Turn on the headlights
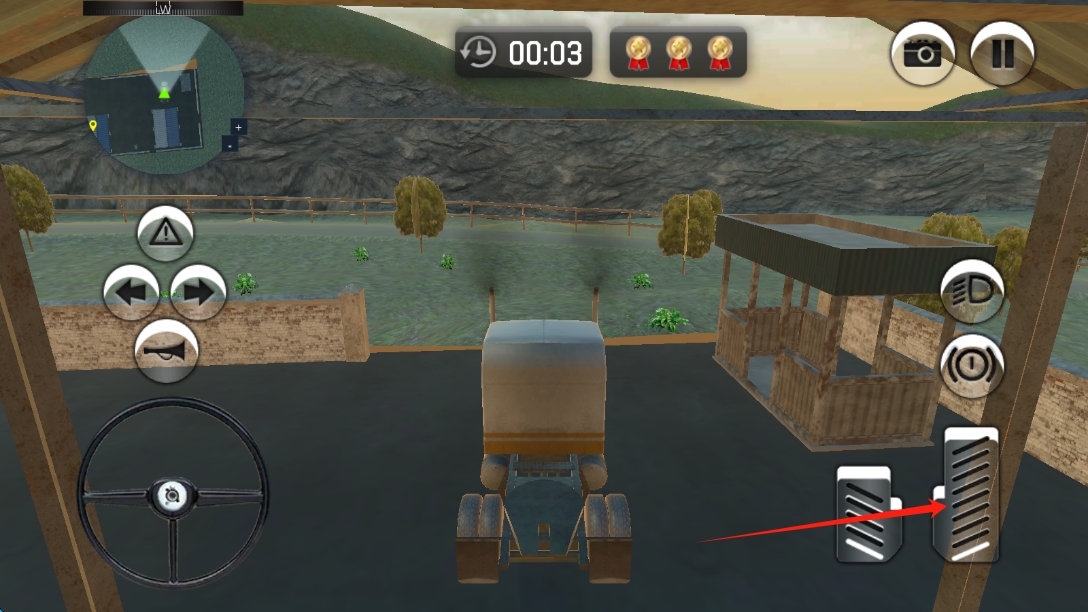1088x612 pixels. click(972, 293)
